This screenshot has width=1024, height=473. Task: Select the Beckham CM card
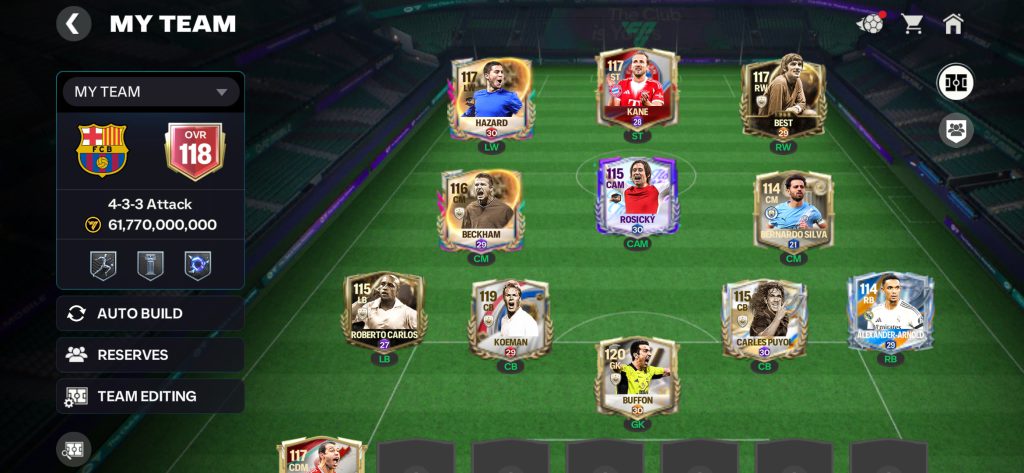pyautogui.click(x=481, y=210)
